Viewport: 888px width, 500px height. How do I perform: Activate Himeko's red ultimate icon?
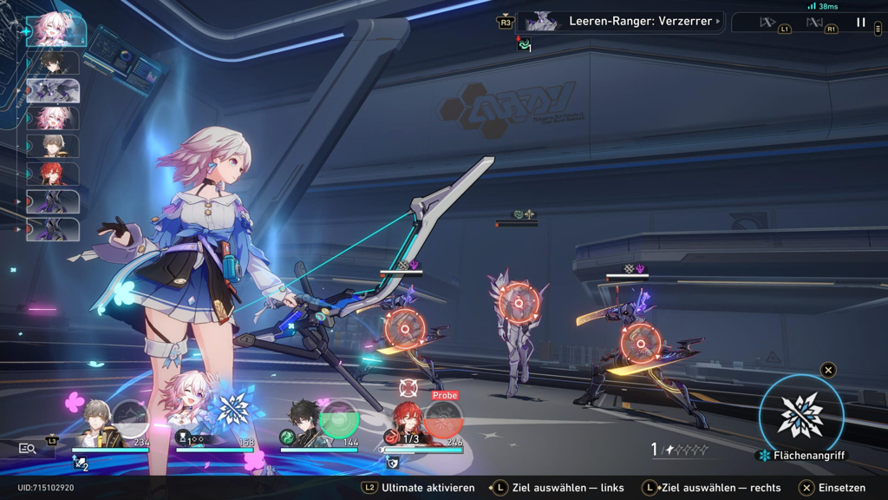444,420
